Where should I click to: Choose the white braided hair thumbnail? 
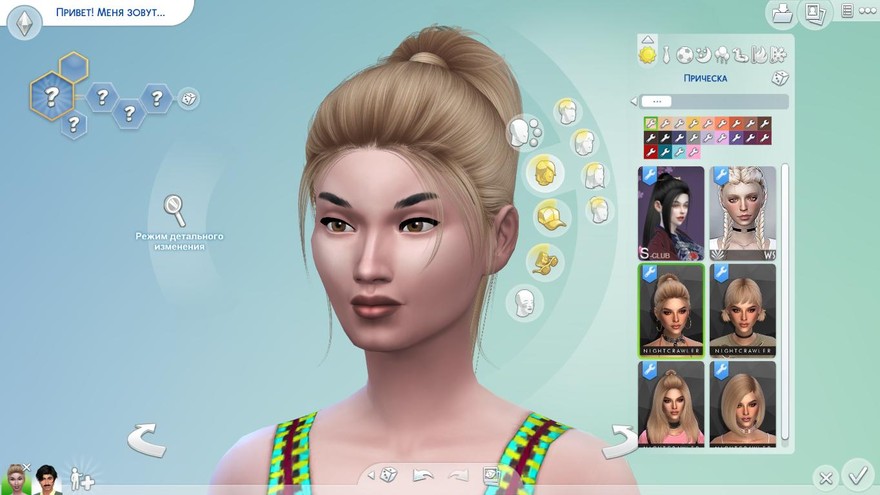click(x=742, y=213)
